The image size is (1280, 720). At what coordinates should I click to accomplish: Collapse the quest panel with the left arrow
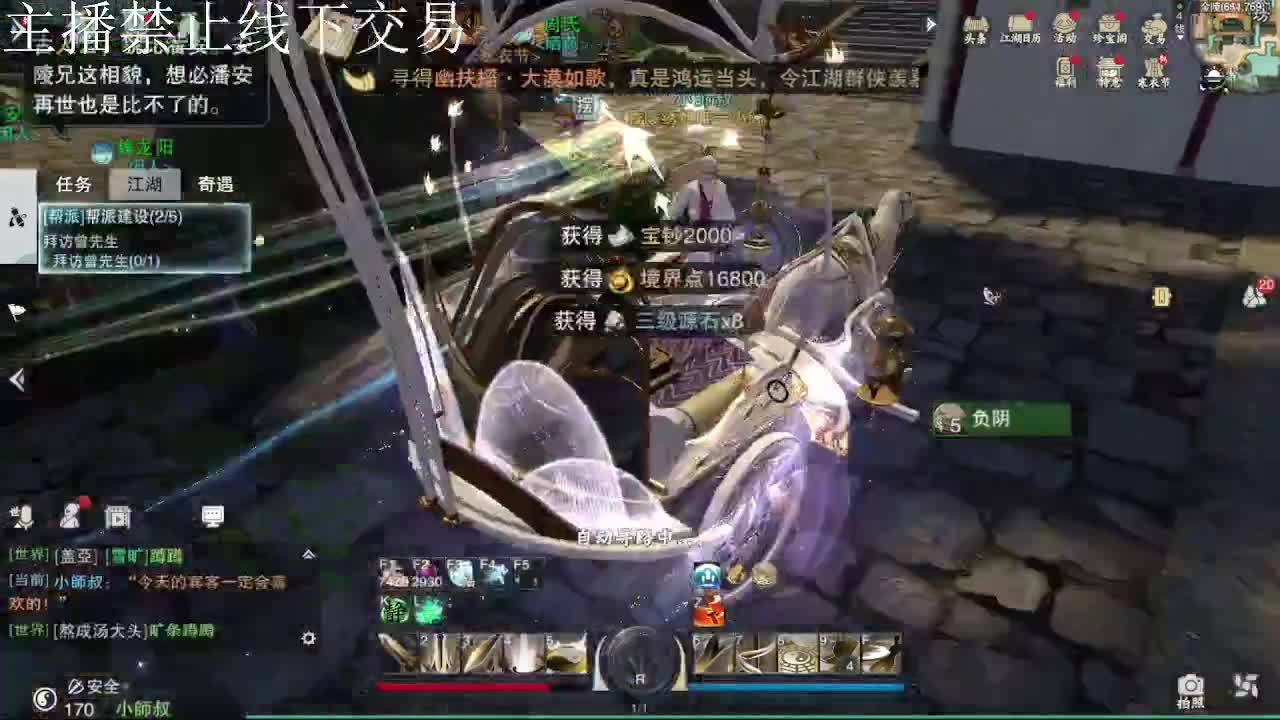[x=15, y=380]
